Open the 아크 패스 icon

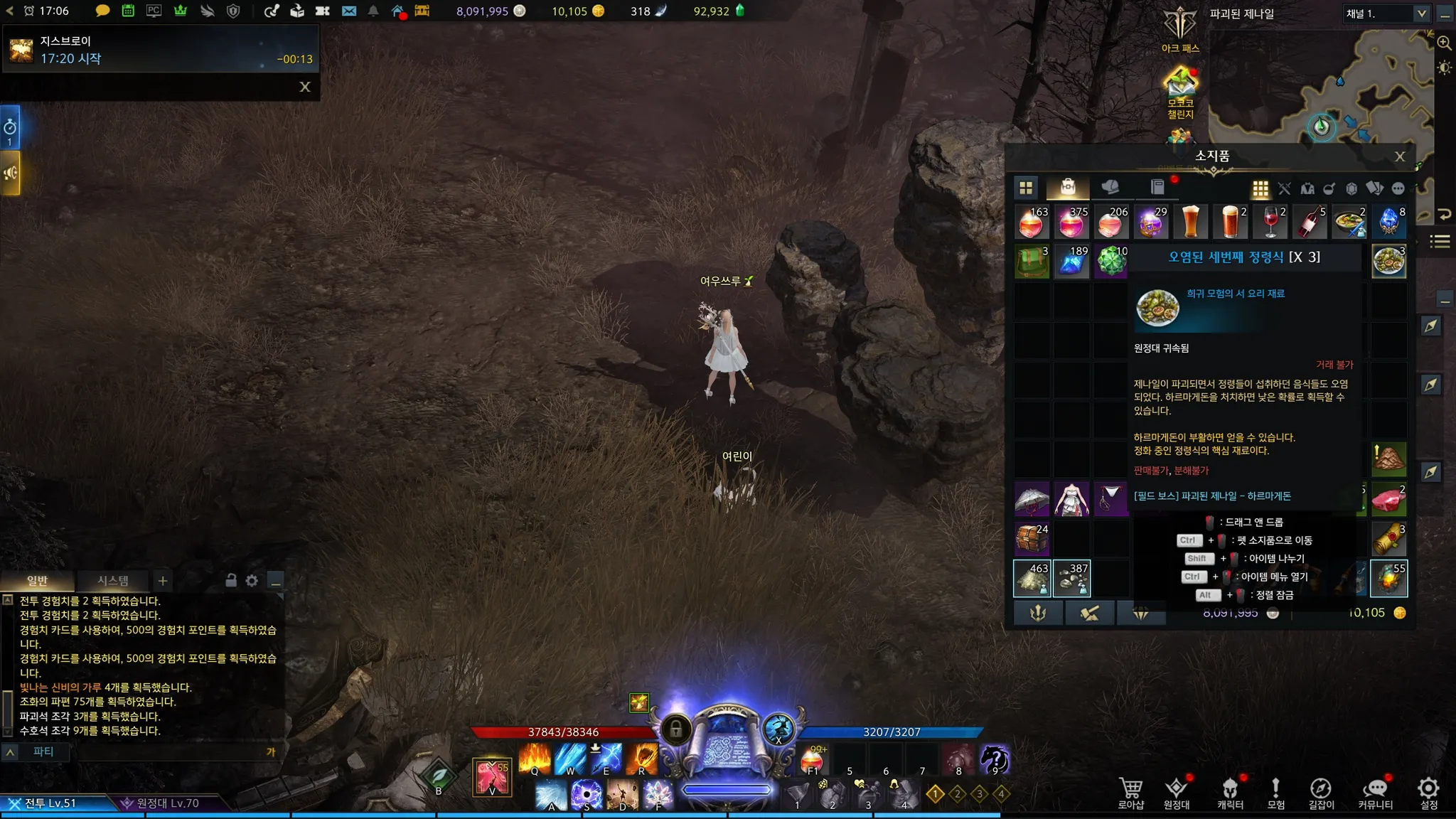(1180, 28)
